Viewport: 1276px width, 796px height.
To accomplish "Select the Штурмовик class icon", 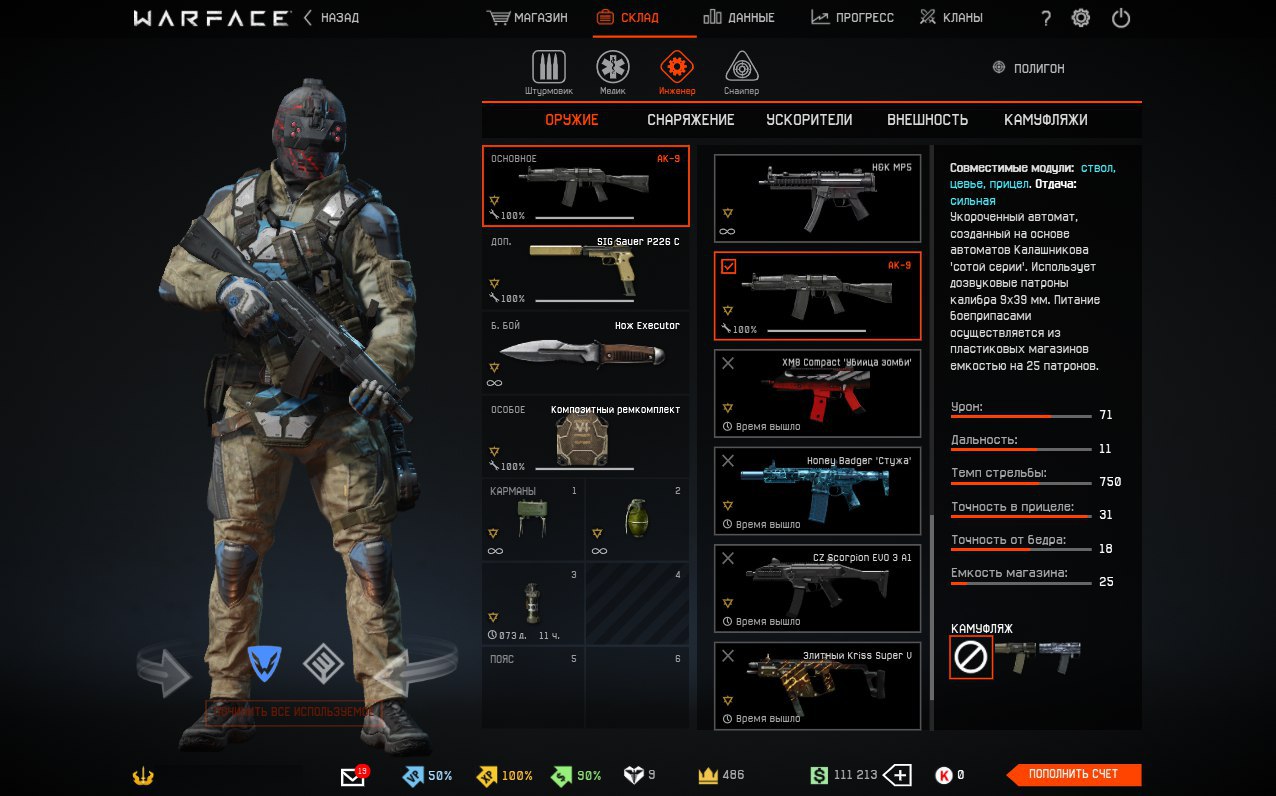I will [x=548, y=69].
